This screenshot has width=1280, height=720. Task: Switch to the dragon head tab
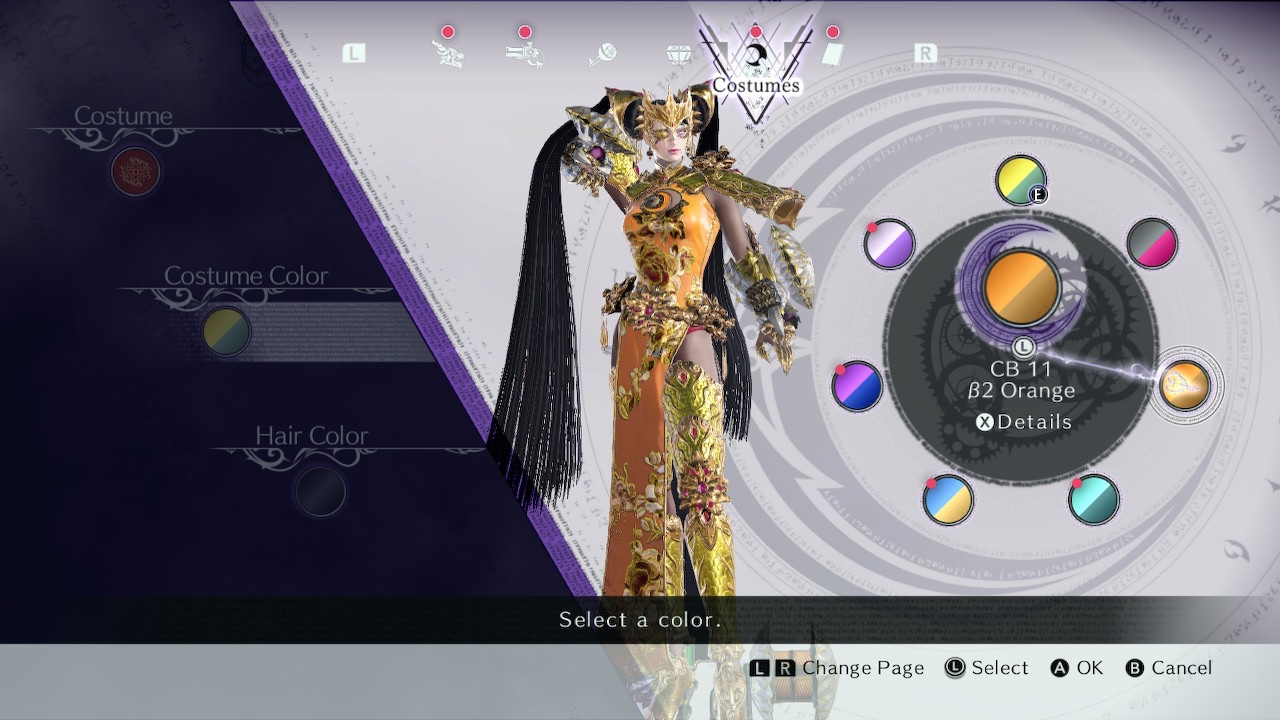pos(447,54)
